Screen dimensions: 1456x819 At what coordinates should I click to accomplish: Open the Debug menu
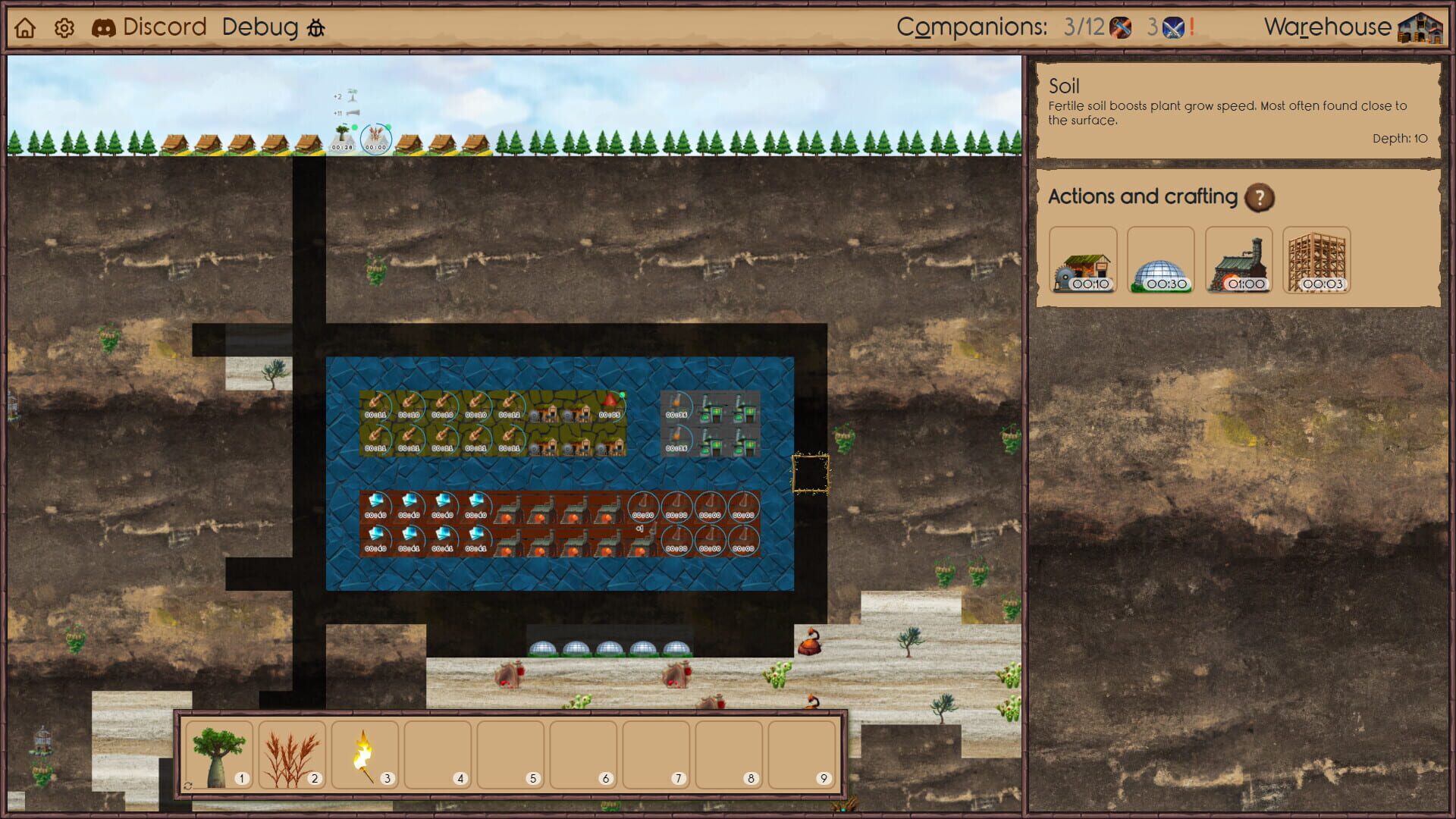coord(259,27)
